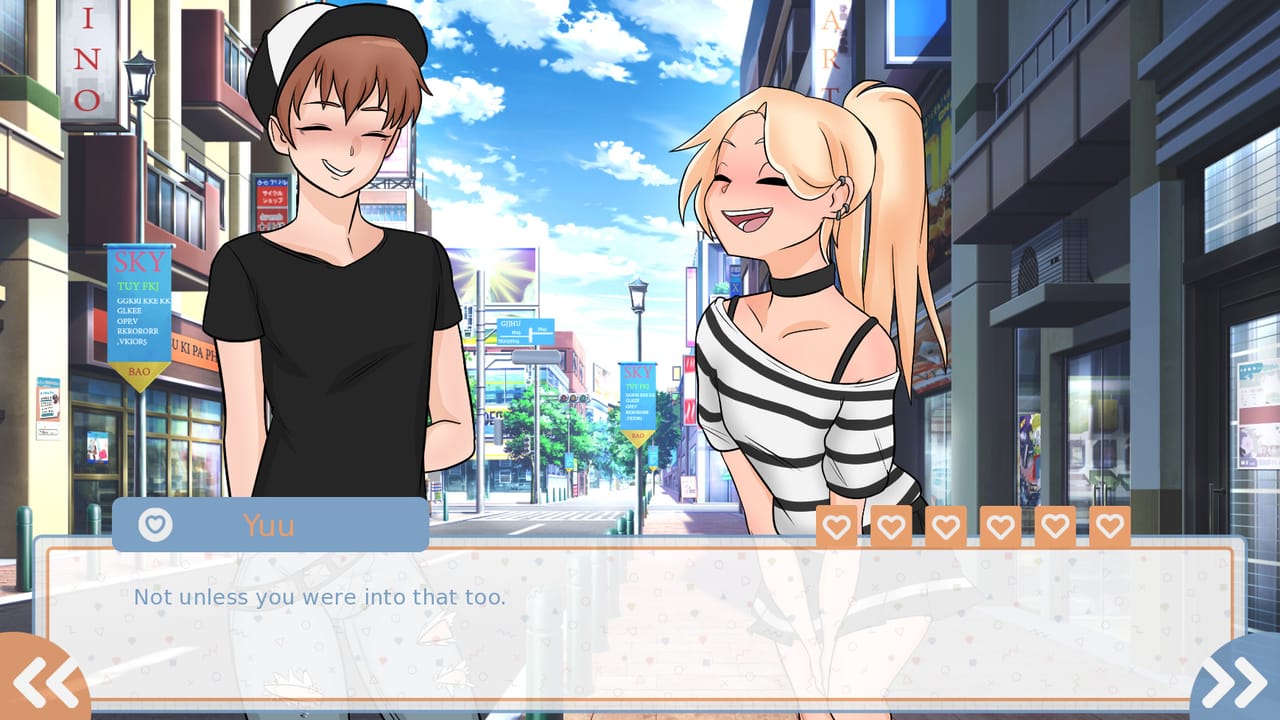This screenshot has width=1280, height=720.
Task: Open the blue SKY banner sign menu
Action: pyautogui.click(x=140, y=310)
